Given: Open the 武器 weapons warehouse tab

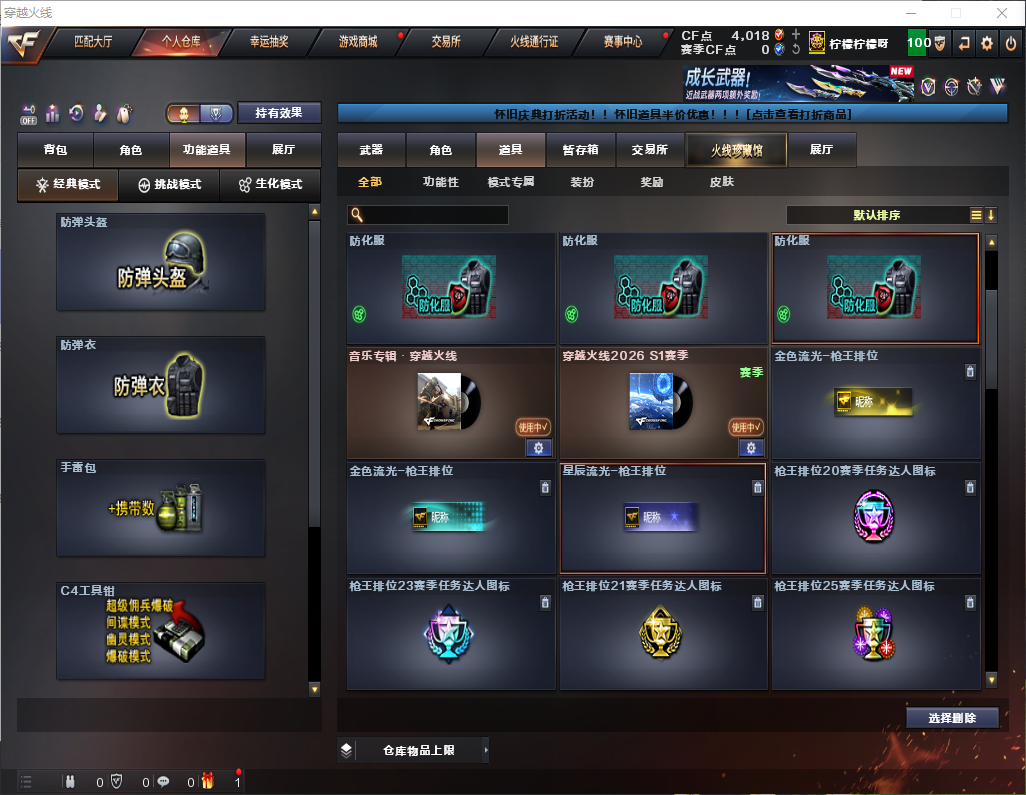Looking at the screenshot, I should tap(371, 150).
